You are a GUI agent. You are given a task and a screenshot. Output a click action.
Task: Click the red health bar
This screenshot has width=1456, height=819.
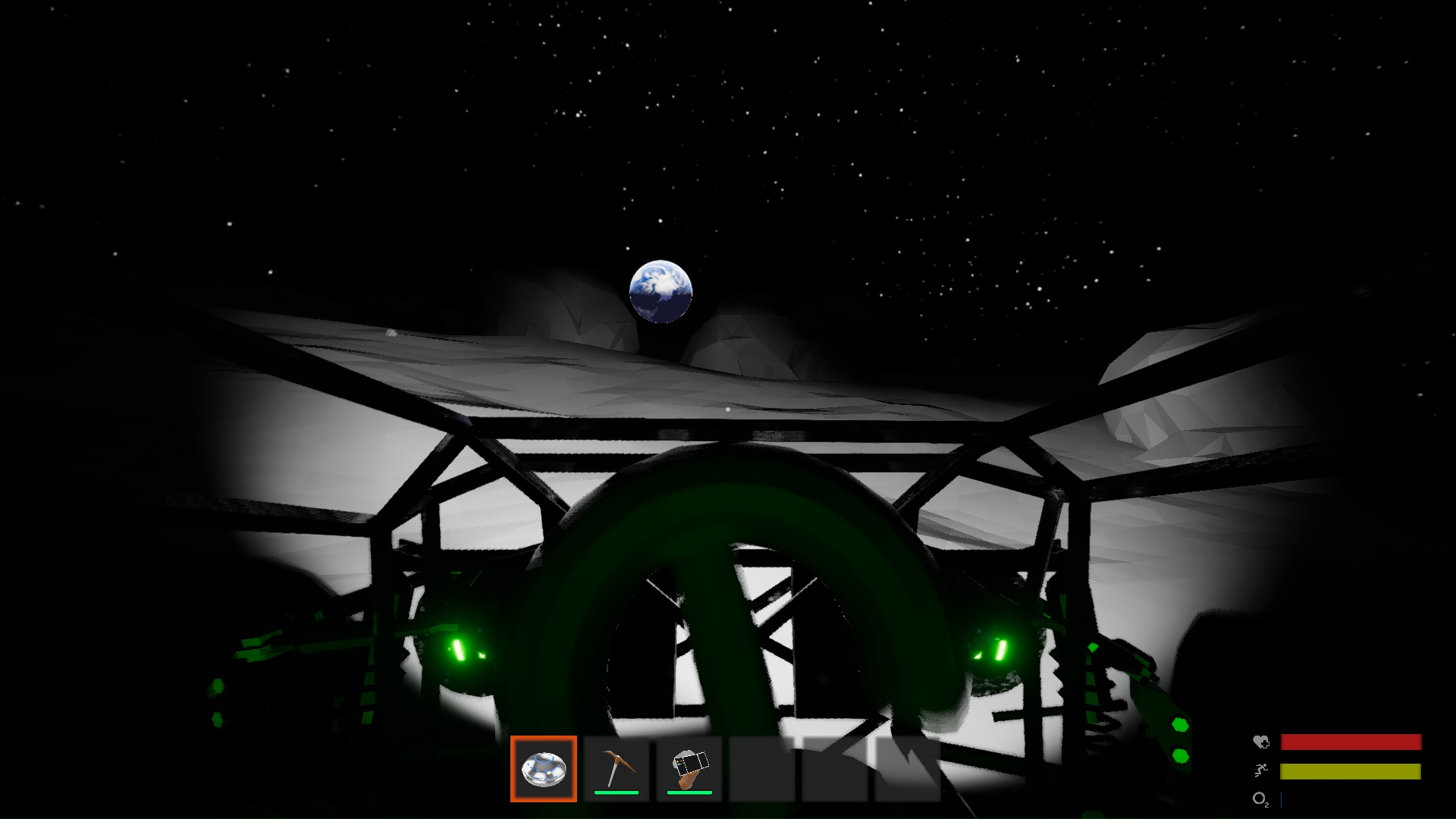point(1350,742)
